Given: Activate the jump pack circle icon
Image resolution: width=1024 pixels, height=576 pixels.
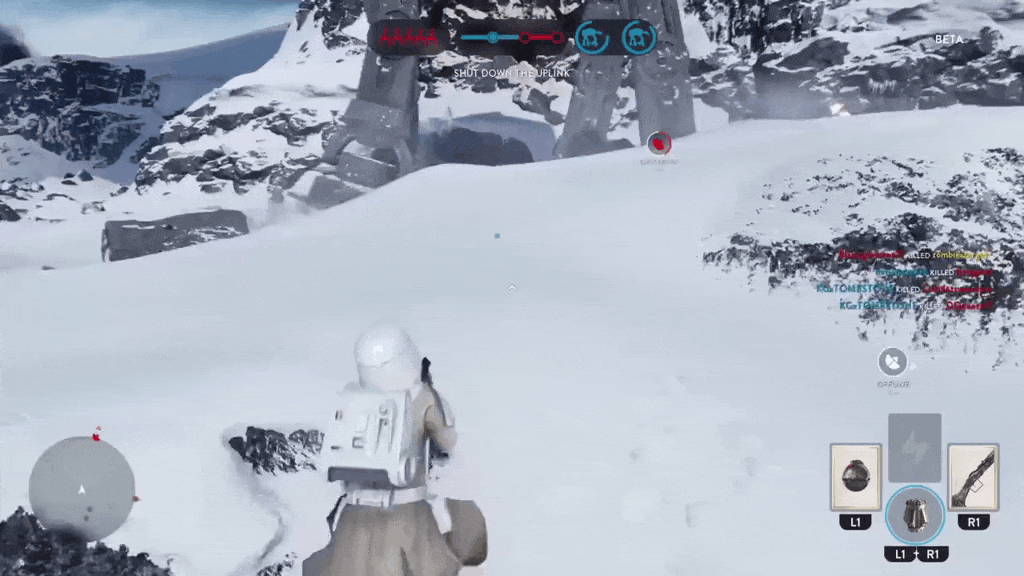Looking at the screenshot, I should pyautogui.click(x=914, y=514).
